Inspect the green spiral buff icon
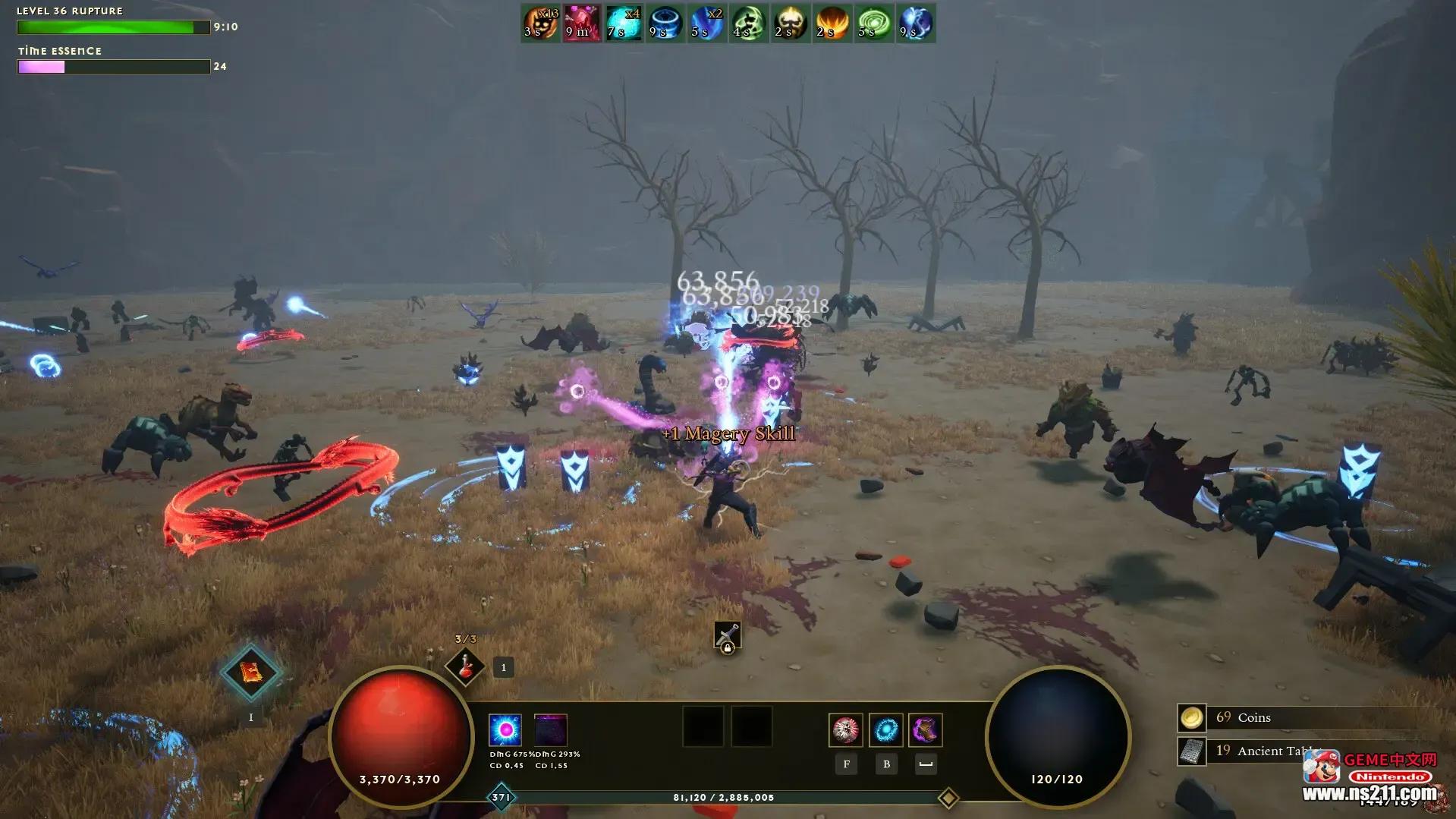Viewport: 1456px width, 819px height. click(874, 24)
